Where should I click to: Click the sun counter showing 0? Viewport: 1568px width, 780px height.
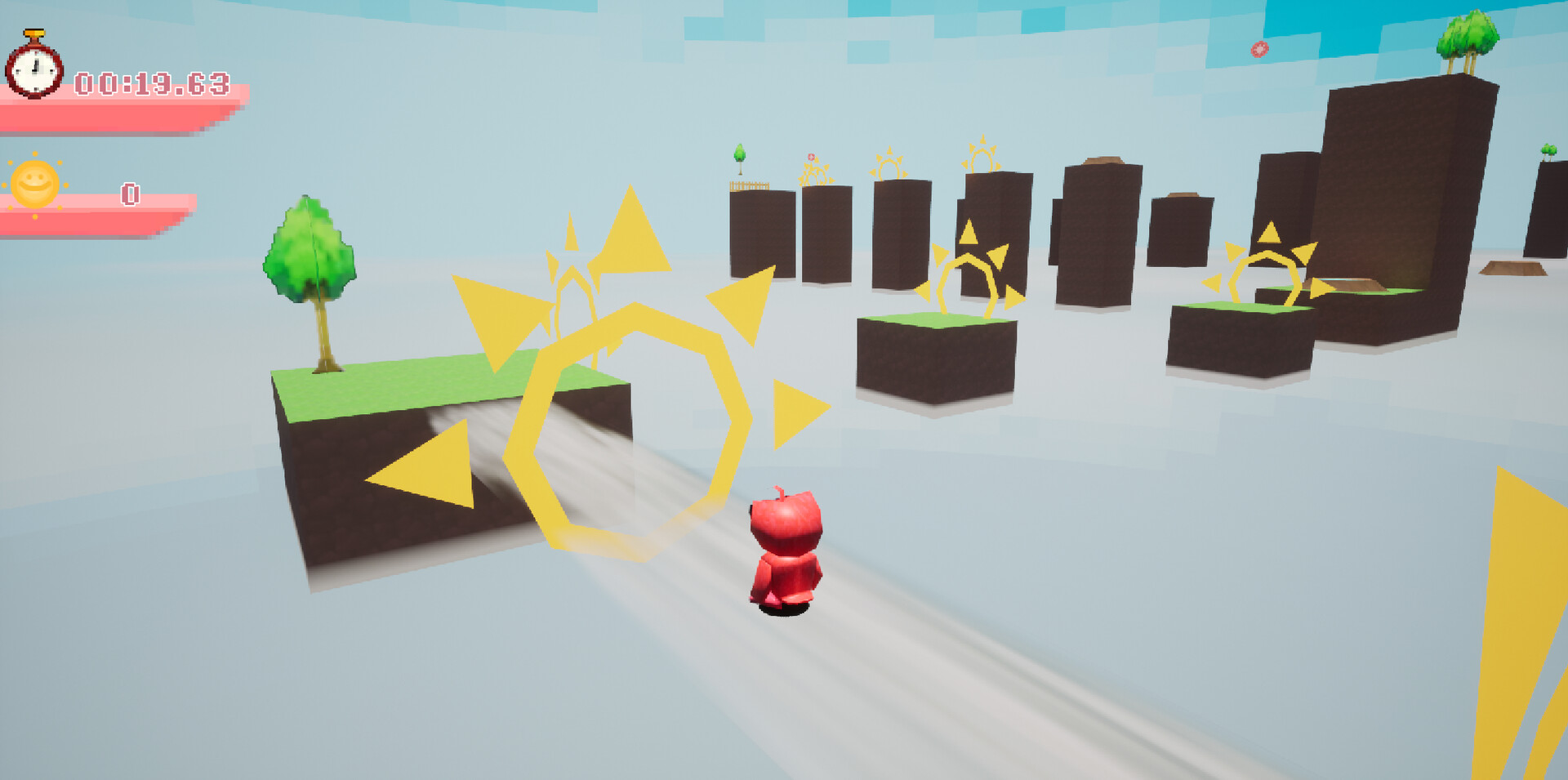pos(129,194)
